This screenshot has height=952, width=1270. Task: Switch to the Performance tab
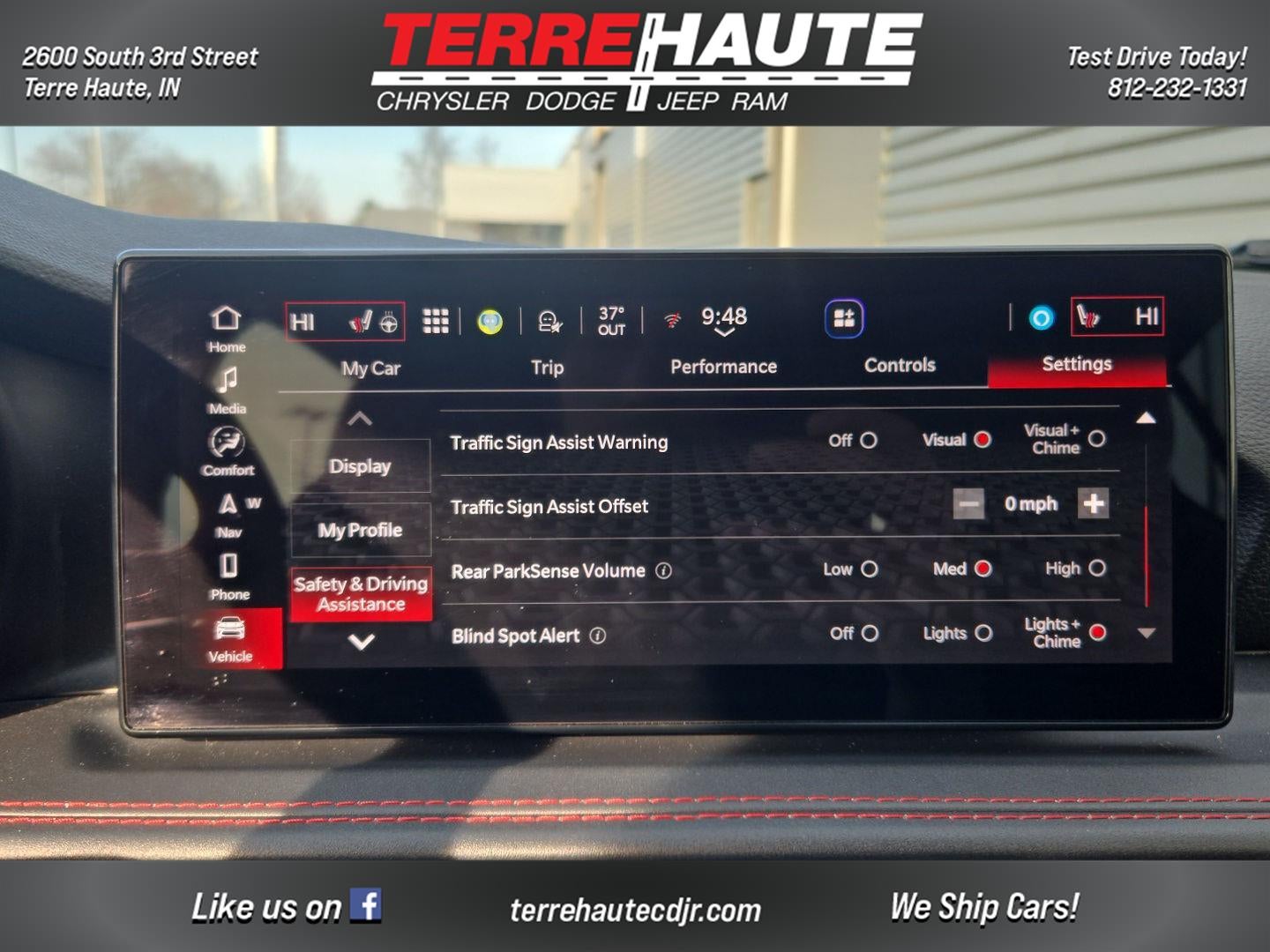[x=724, y=366]
